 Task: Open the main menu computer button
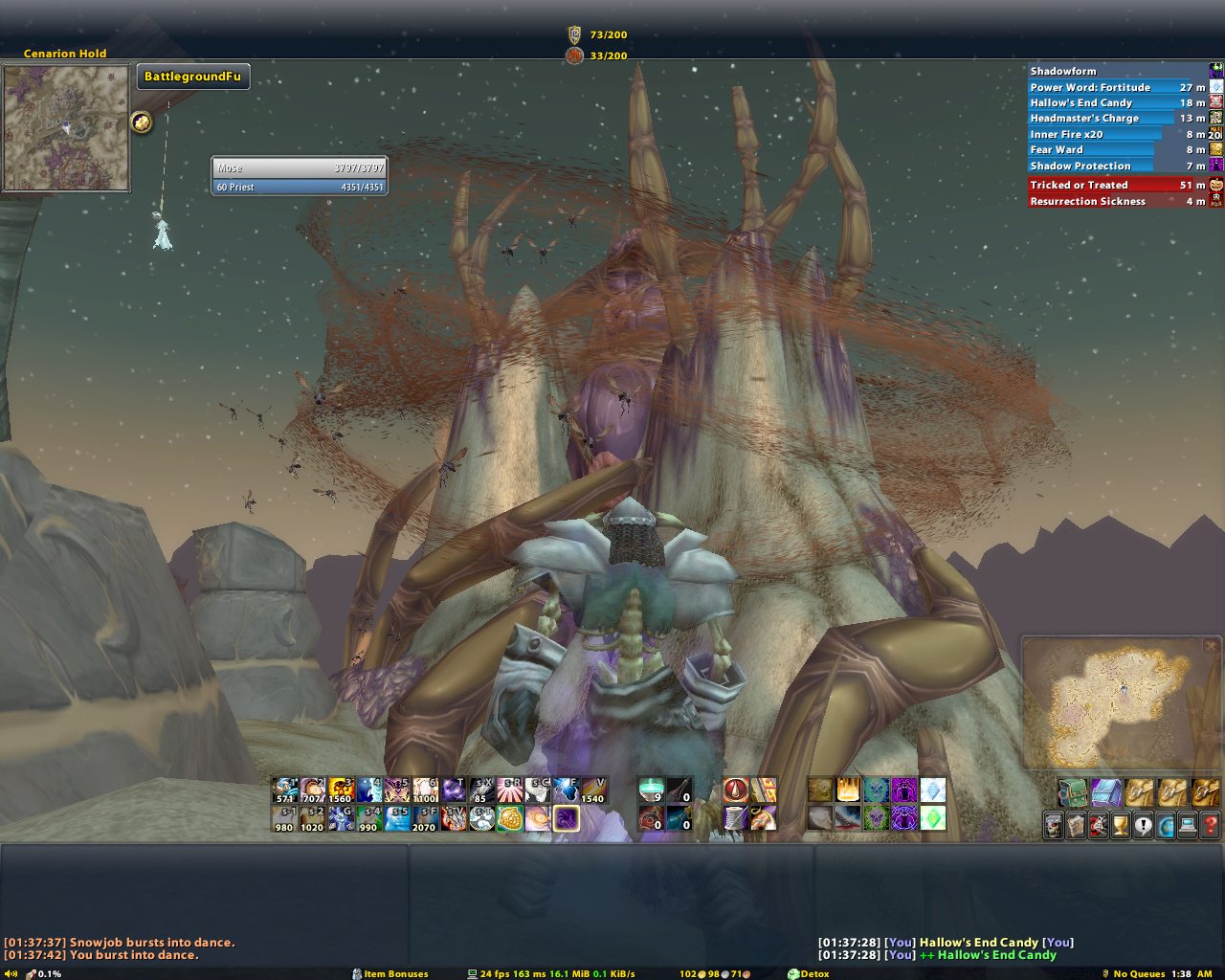point(1188,824)
